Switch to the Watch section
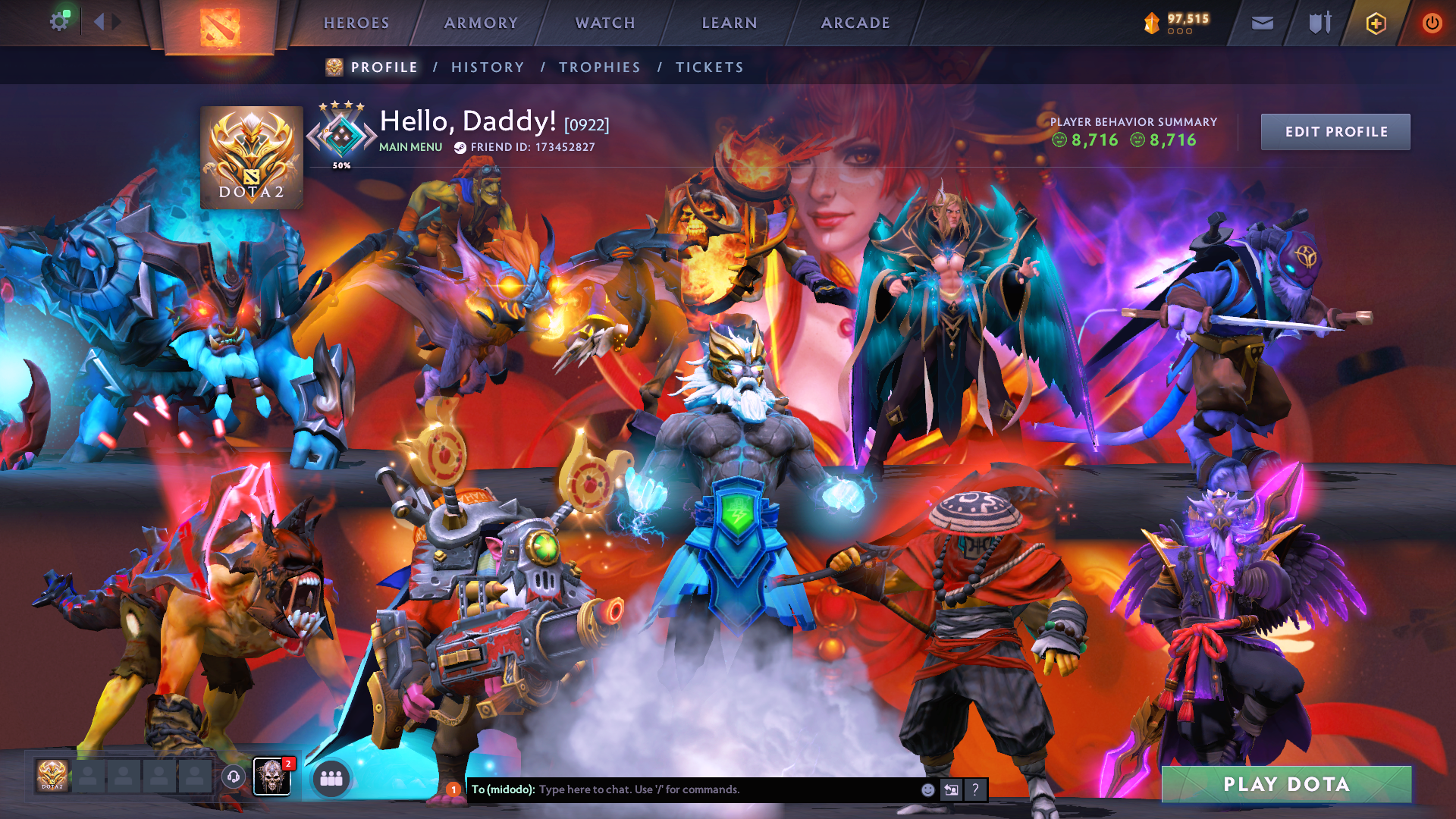 pyautogui.click(x=605, y=24)
